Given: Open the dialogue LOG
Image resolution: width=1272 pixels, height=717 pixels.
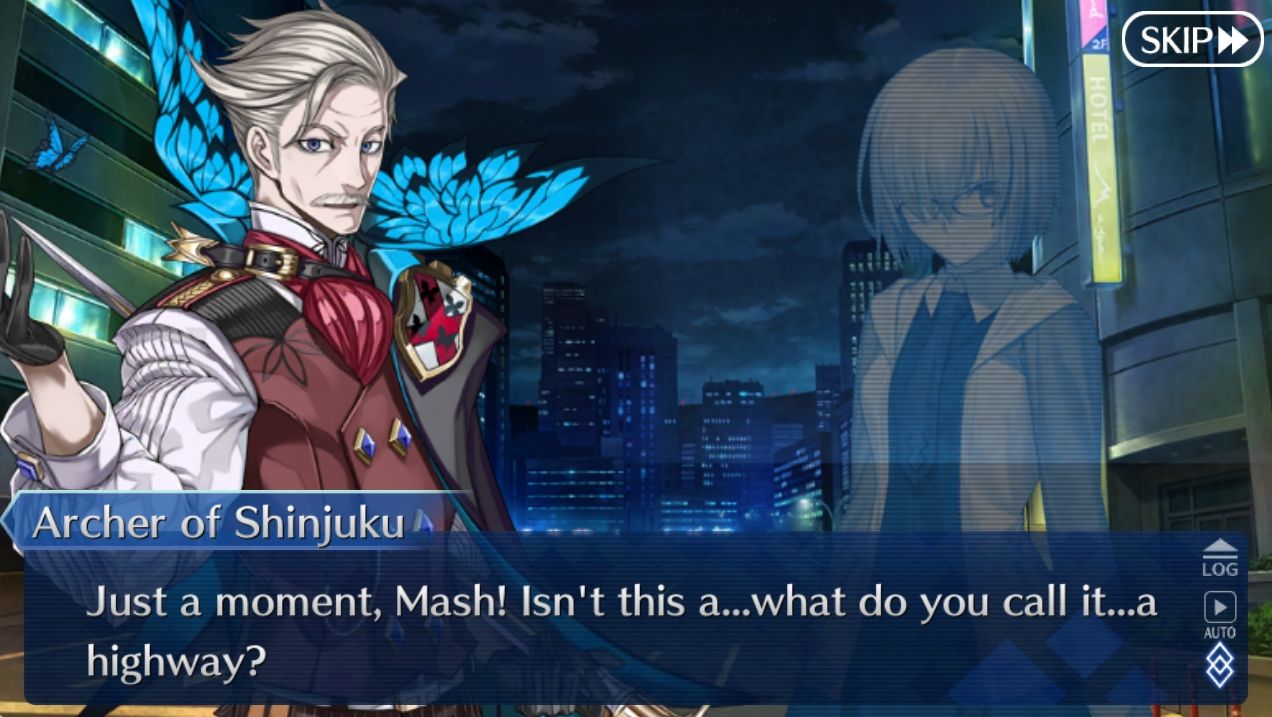Looking at the screenshot, I should point(1219,558).
